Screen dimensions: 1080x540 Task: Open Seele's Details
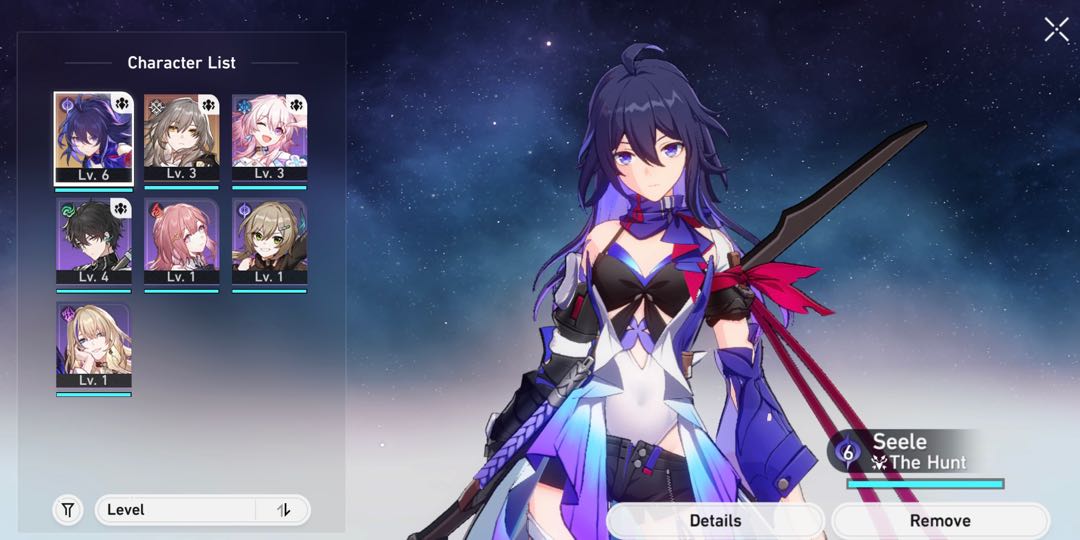click(x=715, y=520)
